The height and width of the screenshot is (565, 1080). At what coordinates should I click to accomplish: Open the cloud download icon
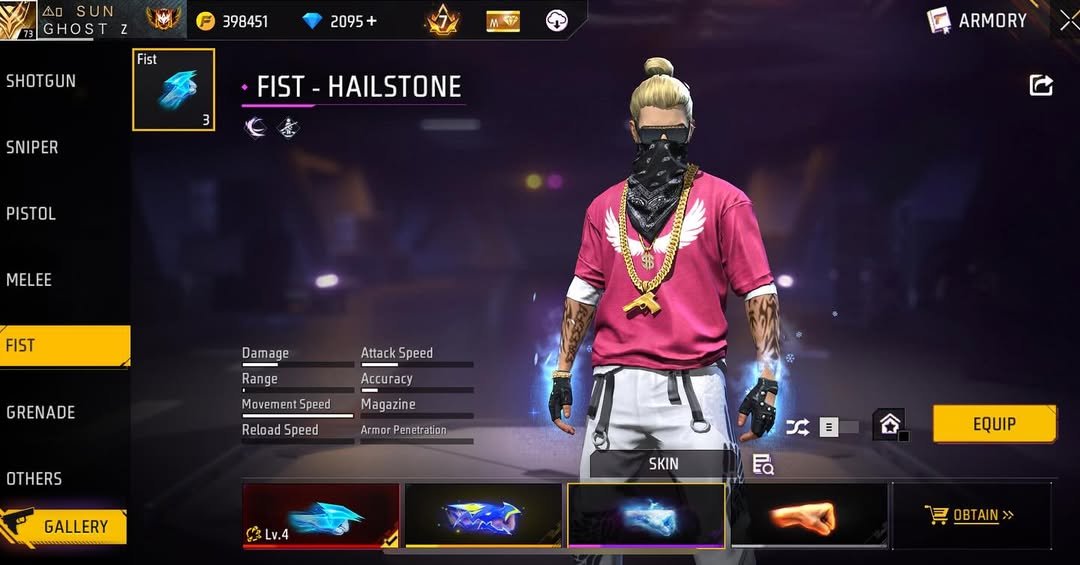(x=556, y=20)
